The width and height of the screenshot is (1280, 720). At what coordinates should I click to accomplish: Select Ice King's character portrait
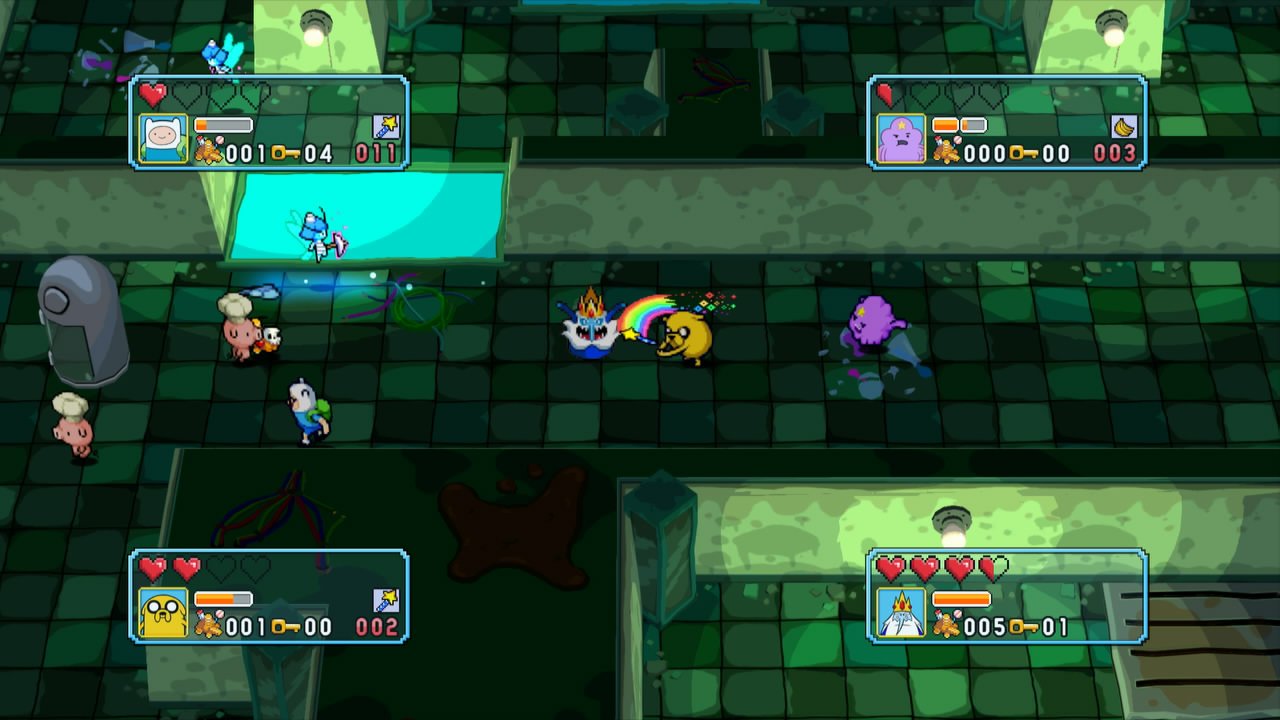[x=902, y=613]
